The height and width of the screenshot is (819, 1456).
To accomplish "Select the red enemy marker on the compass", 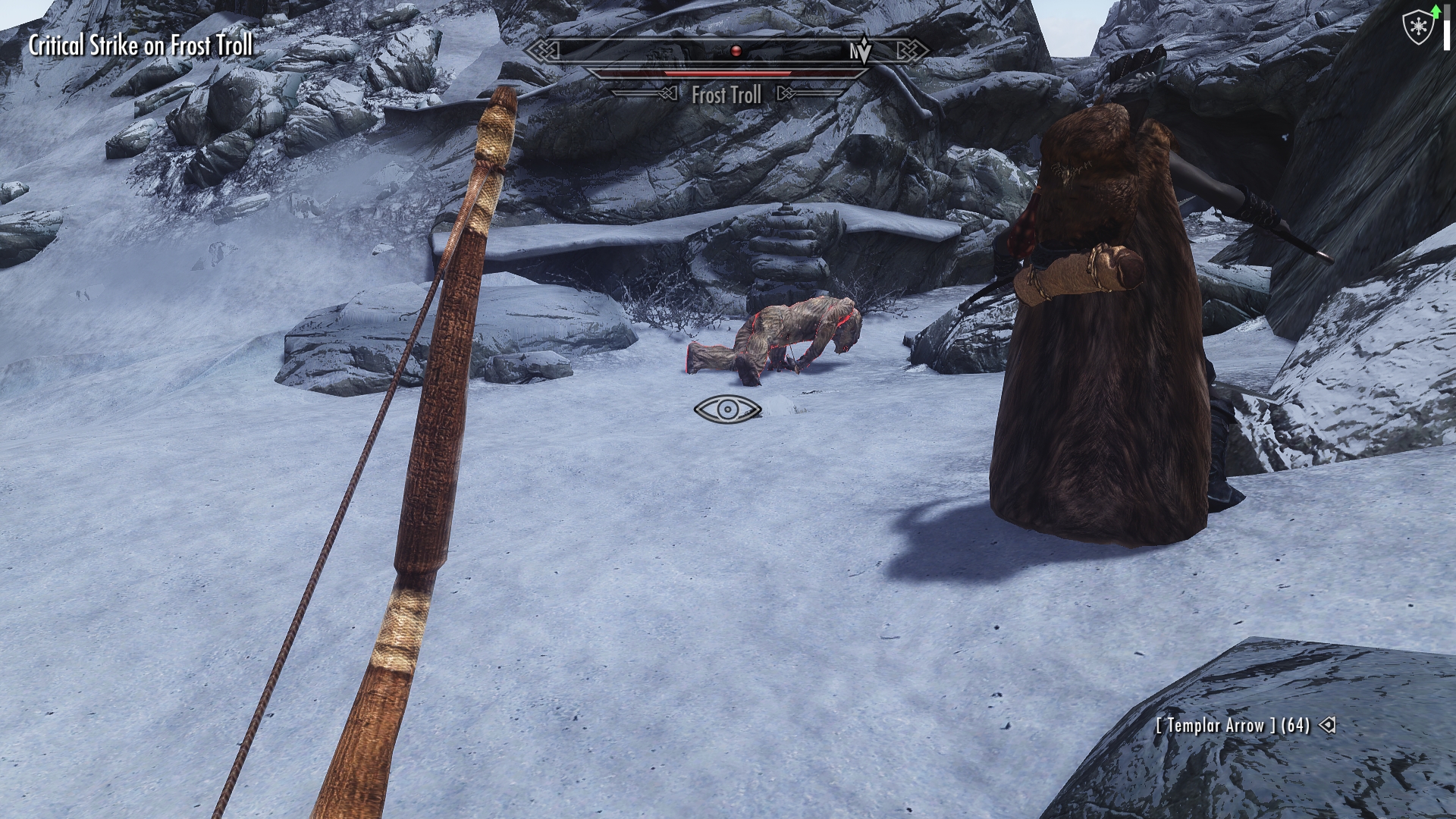I will [x=735, y=51].
